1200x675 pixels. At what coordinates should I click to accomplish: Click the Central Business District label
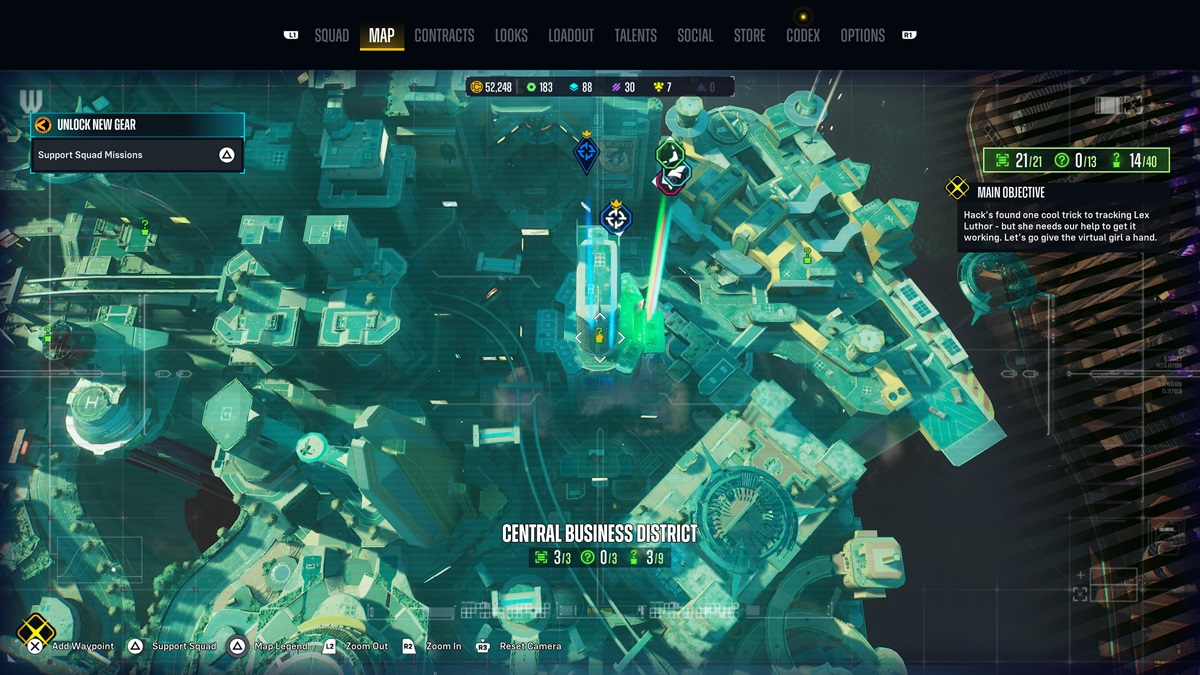[599, 534]
